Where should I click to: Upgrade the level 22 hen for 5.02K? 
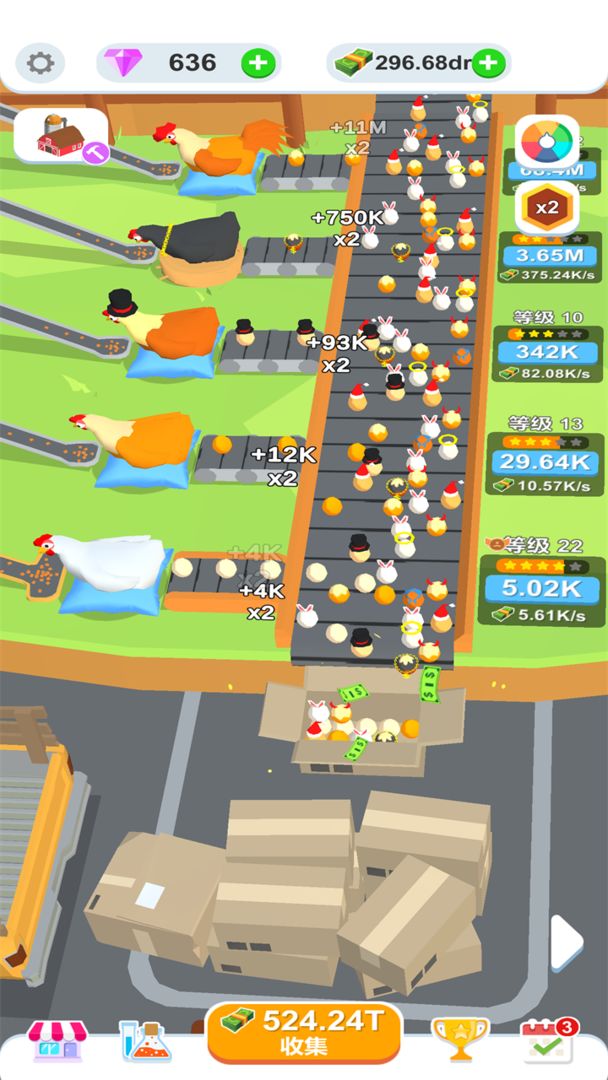click(x=543, y=587)
